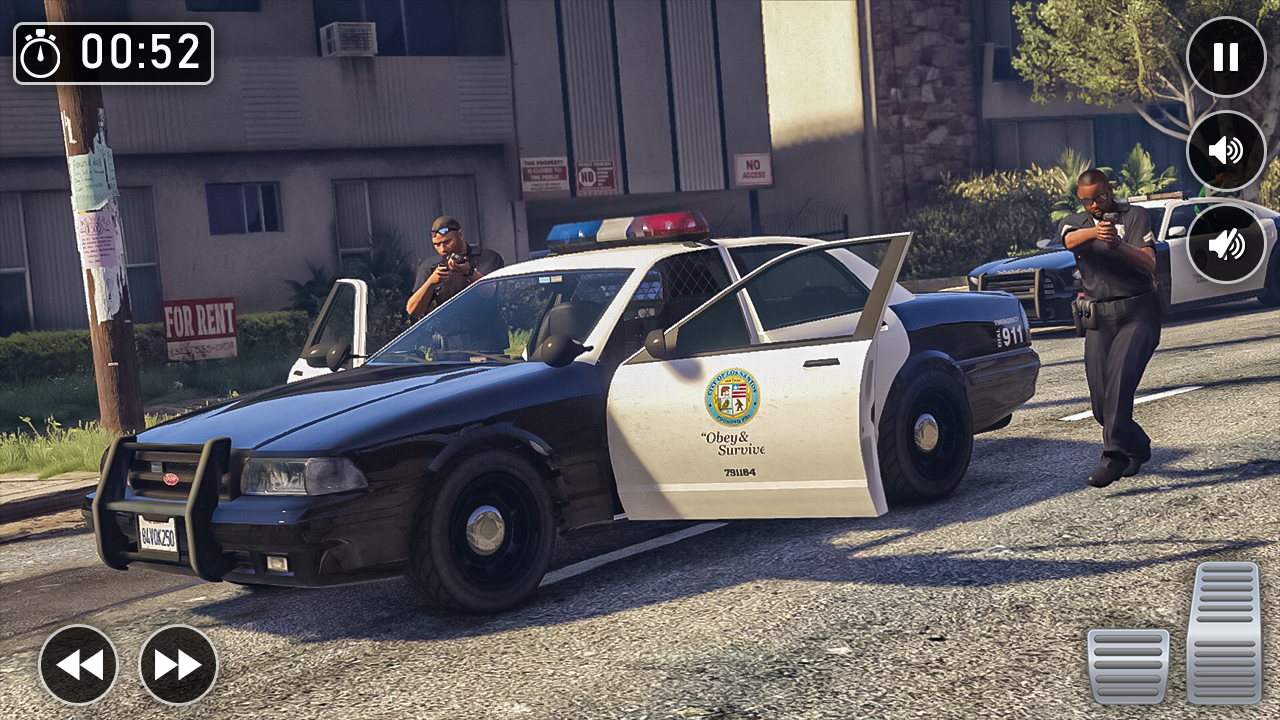Image resolution: width=1280 pixels, height=720 pixels.
Task: Tap the double-left arrow steering button
Action: tap(80, 663)
